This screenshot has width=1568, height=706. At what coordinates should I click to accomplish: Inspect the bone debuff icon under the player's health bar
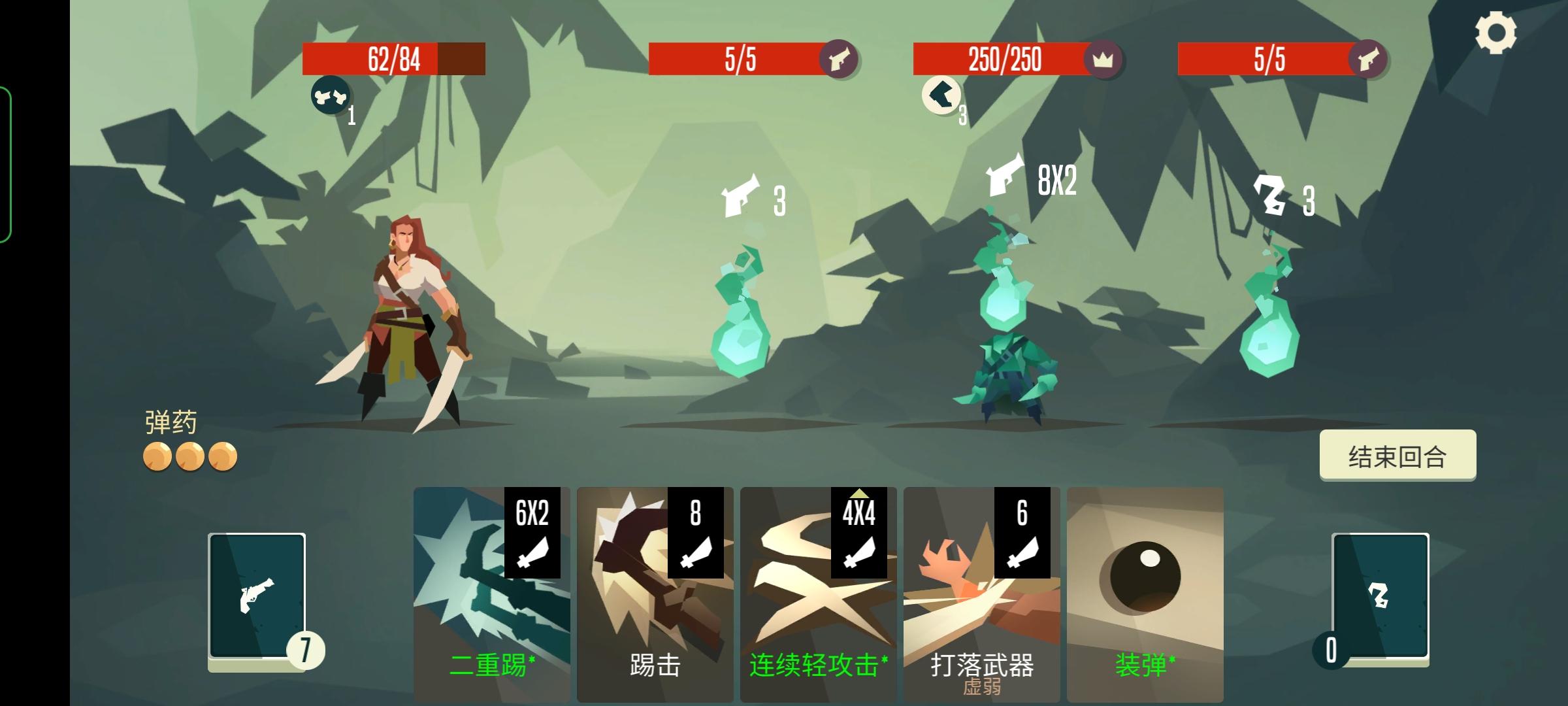[x=330, y=97]
